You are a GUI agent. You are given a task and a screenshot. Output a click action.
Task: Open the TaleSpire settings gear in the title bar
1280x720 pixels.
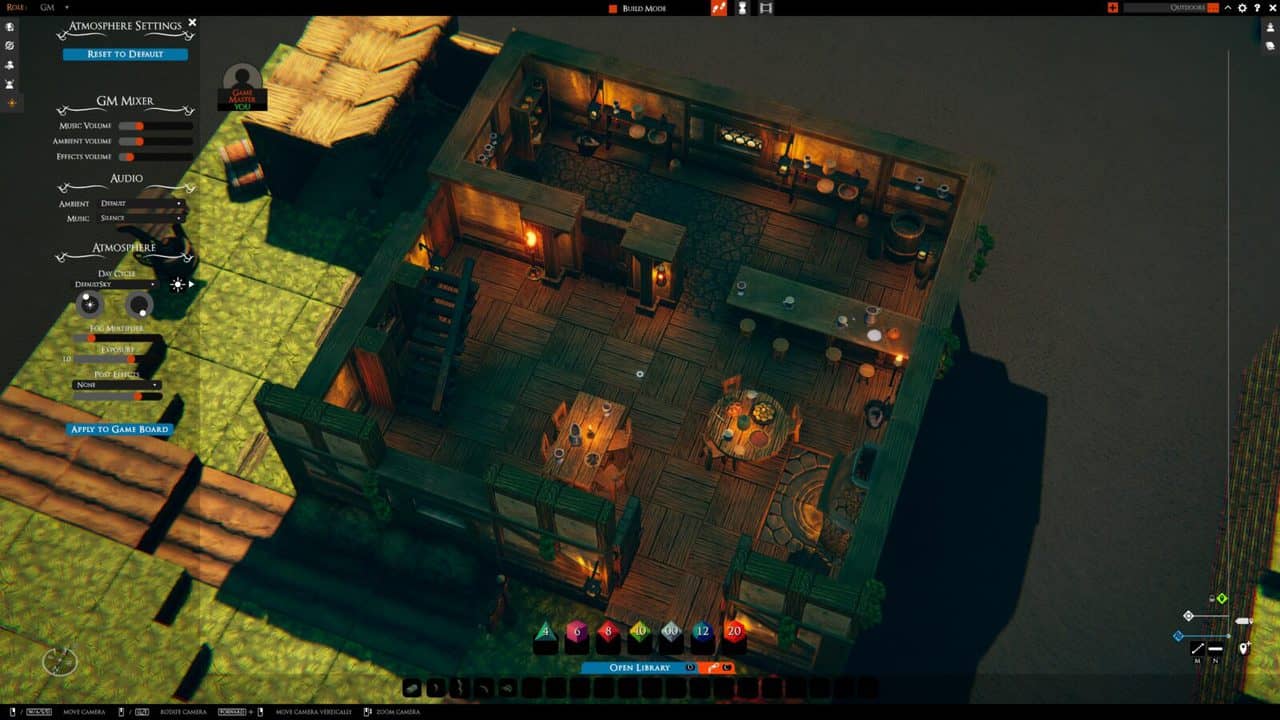point(1243,7)
